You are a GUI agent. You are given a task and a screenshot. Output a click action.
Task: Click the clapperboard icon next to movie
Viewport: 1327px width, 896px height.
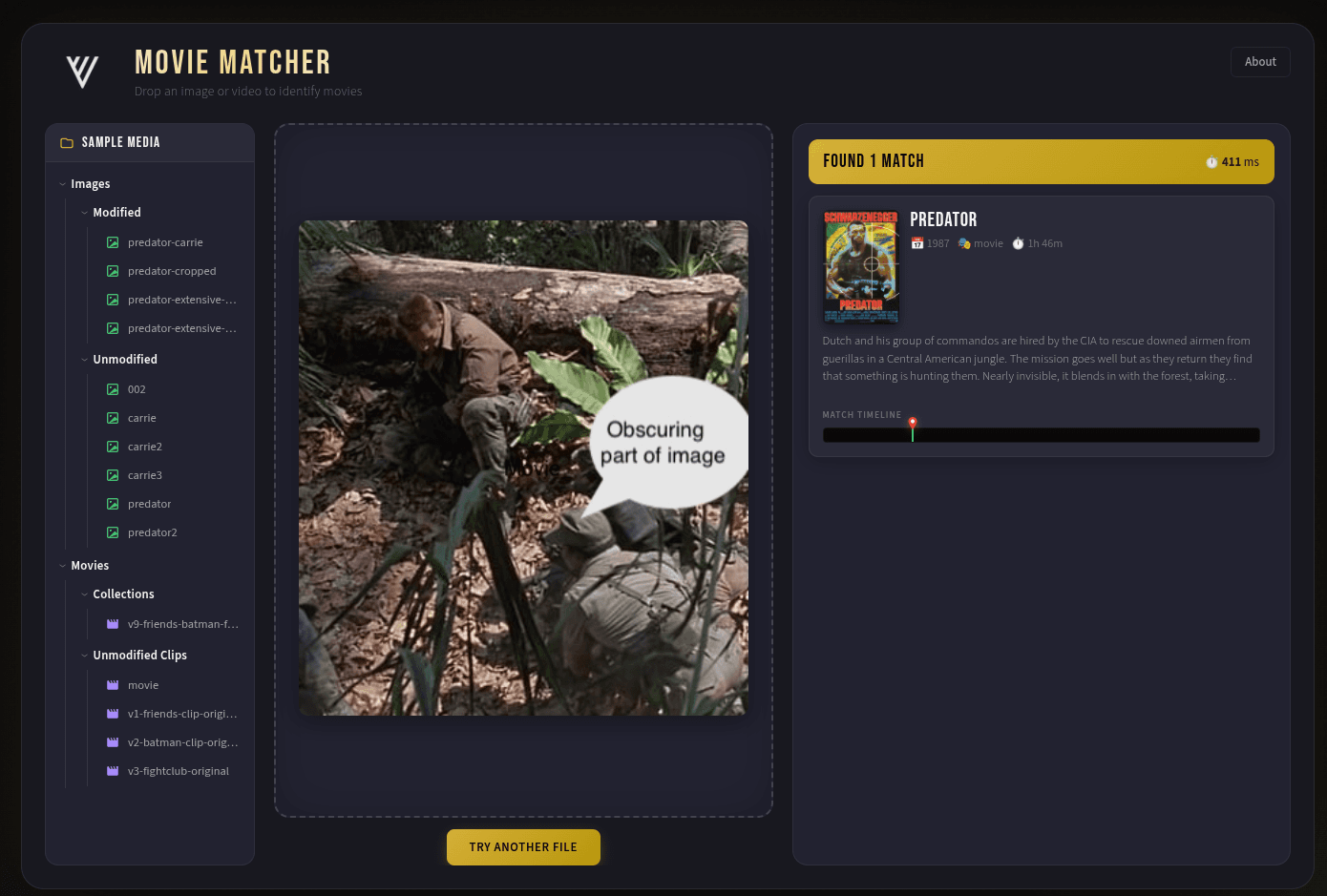coord(112,684)
